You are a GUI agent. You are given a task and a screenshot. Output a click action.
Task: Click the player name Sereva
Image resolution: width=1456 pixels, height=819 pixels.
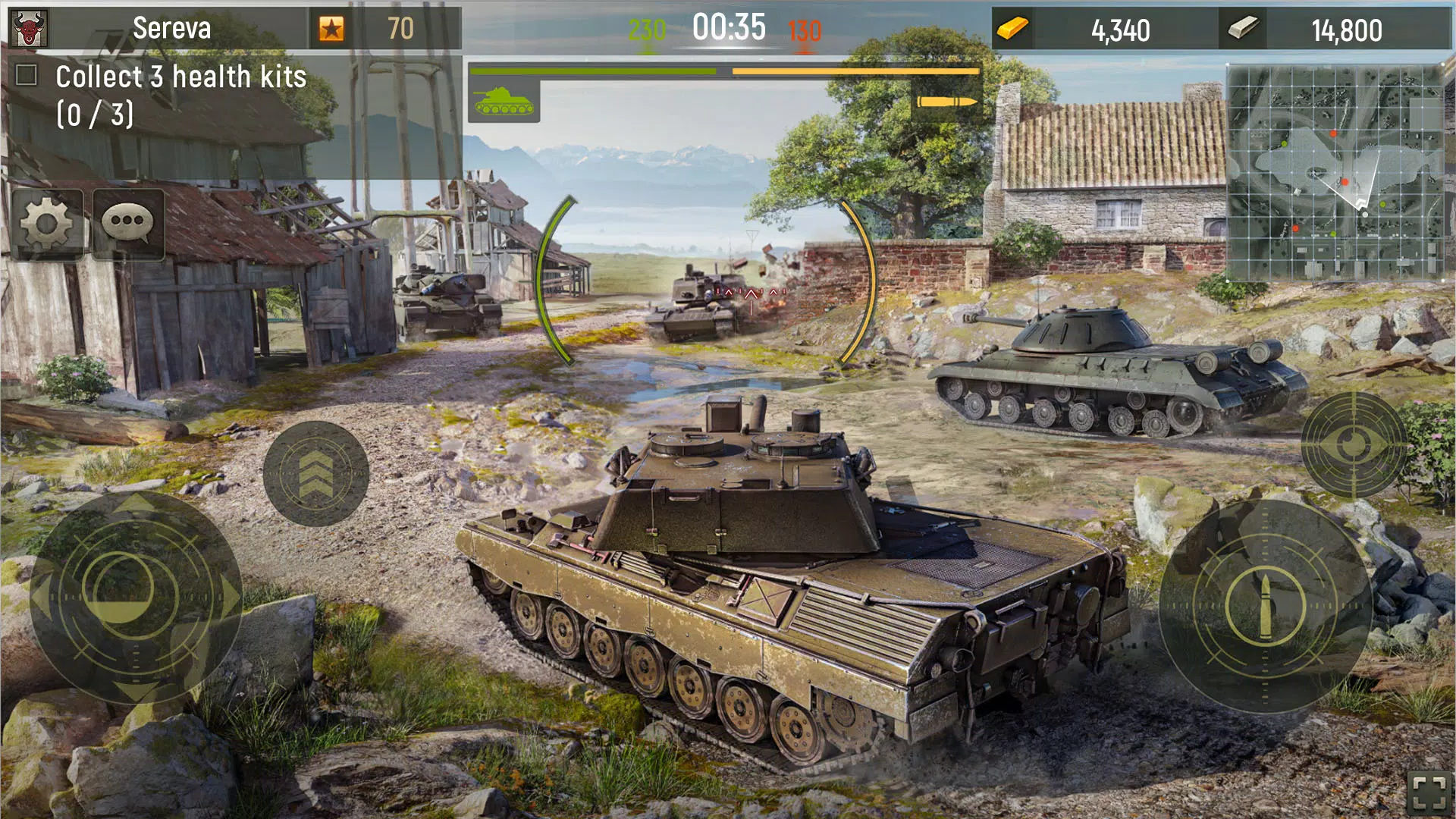pyautogui.click(x=174, y=29)
